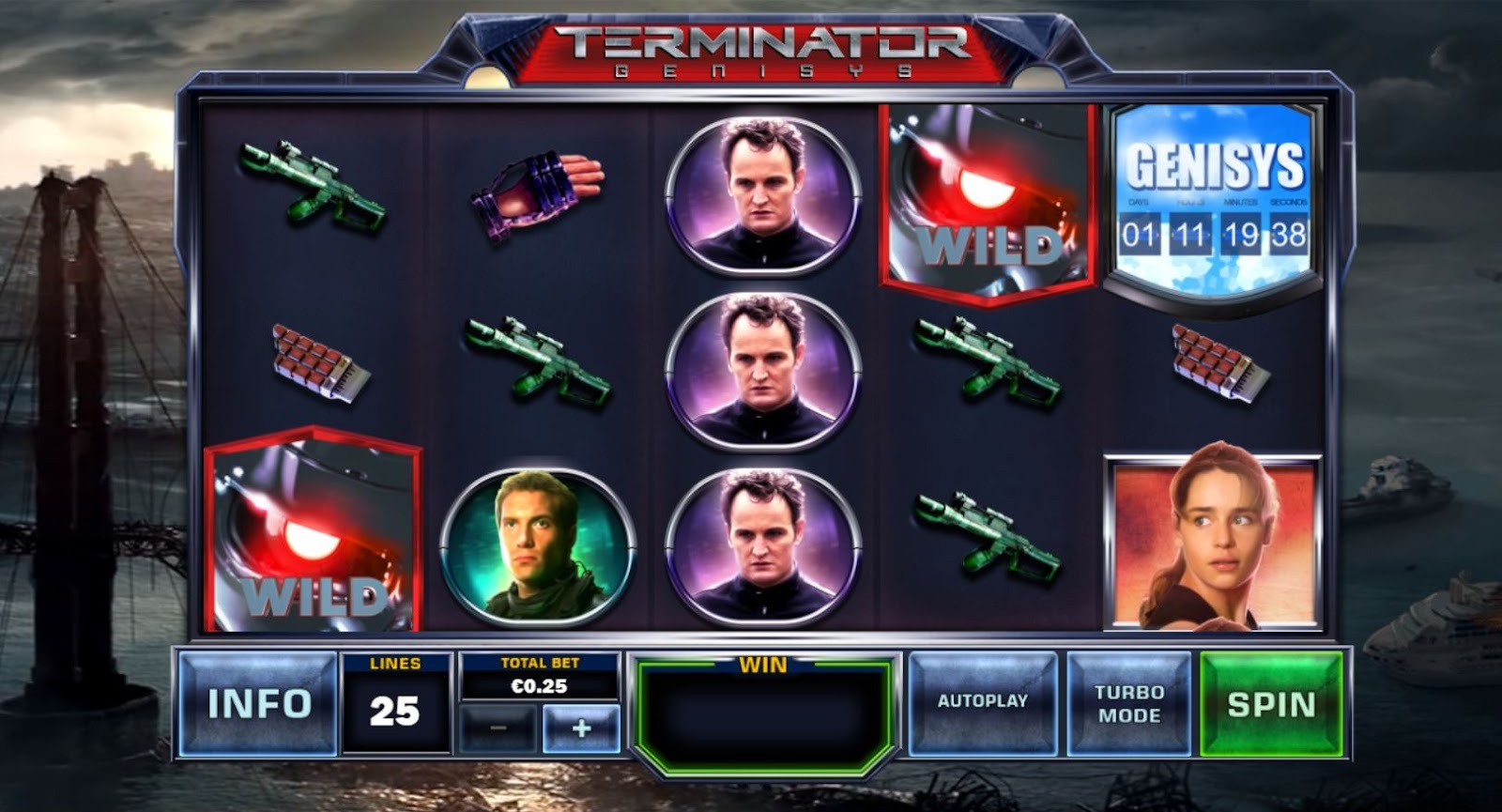This screenshot has height=812, width=1502.
Task: Click the Terminator Genisys title logo
Action: pos(760,47)
